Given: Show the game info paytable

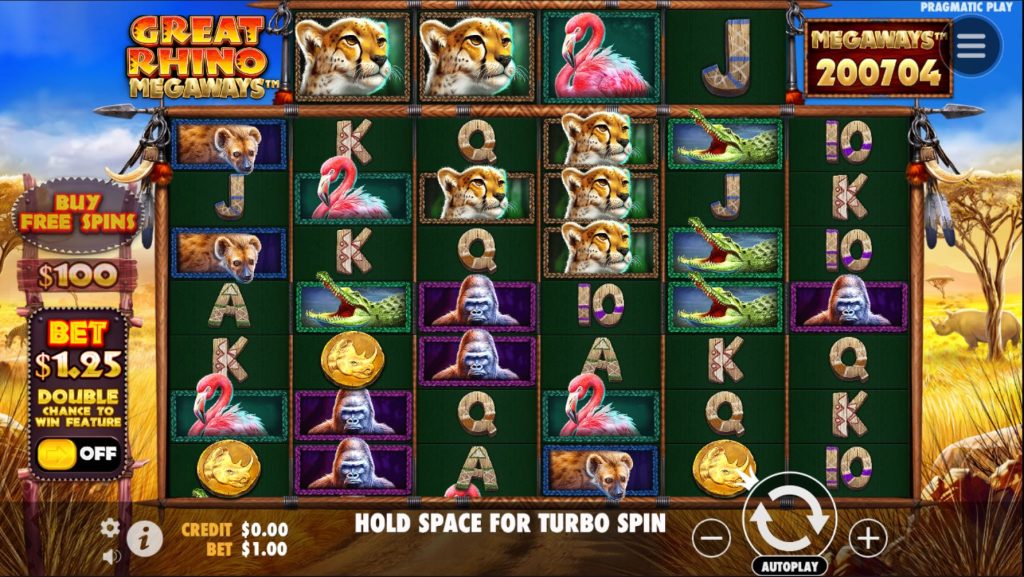Looking at the screenshot, I should click(145, 539).
